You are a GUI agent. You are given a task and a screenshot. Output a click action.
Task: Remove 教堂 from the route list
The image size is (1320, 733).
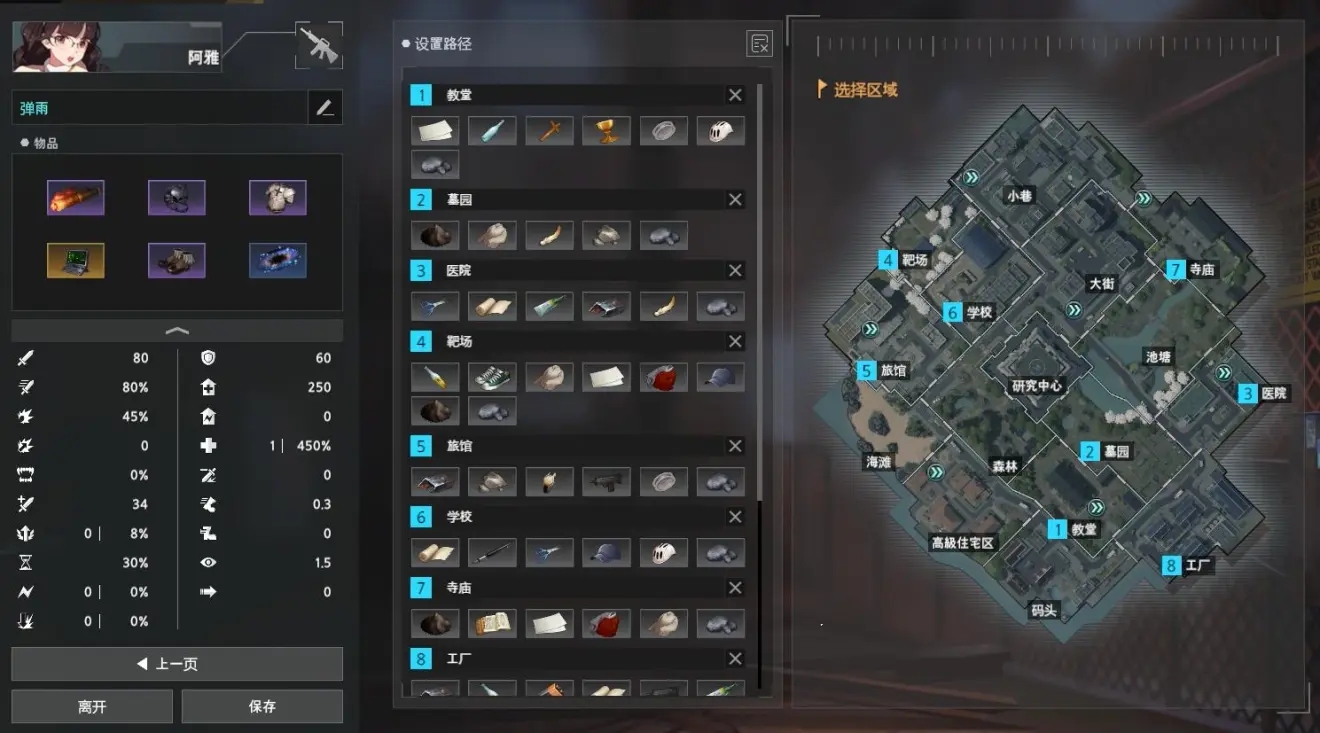(x=735, y=95)
